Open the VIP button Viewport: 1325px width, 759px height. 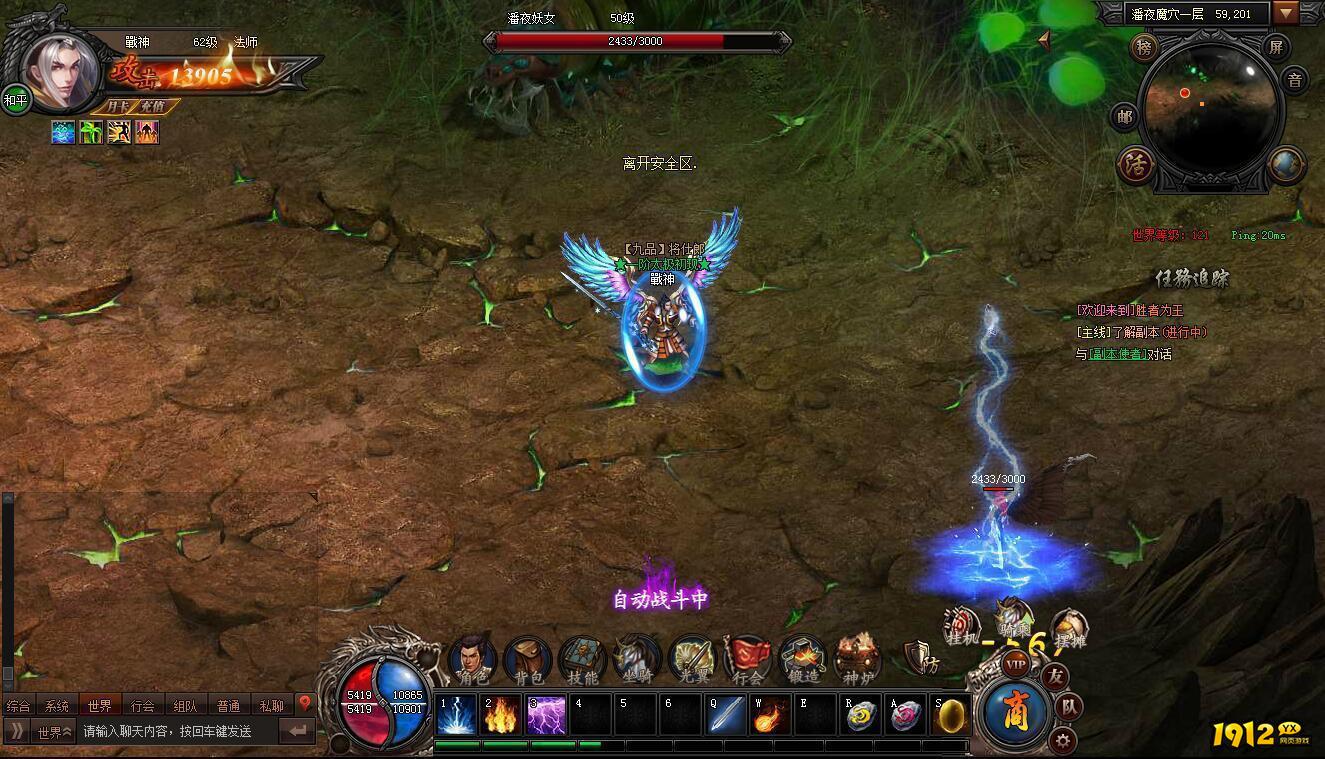coord(1016,664)
